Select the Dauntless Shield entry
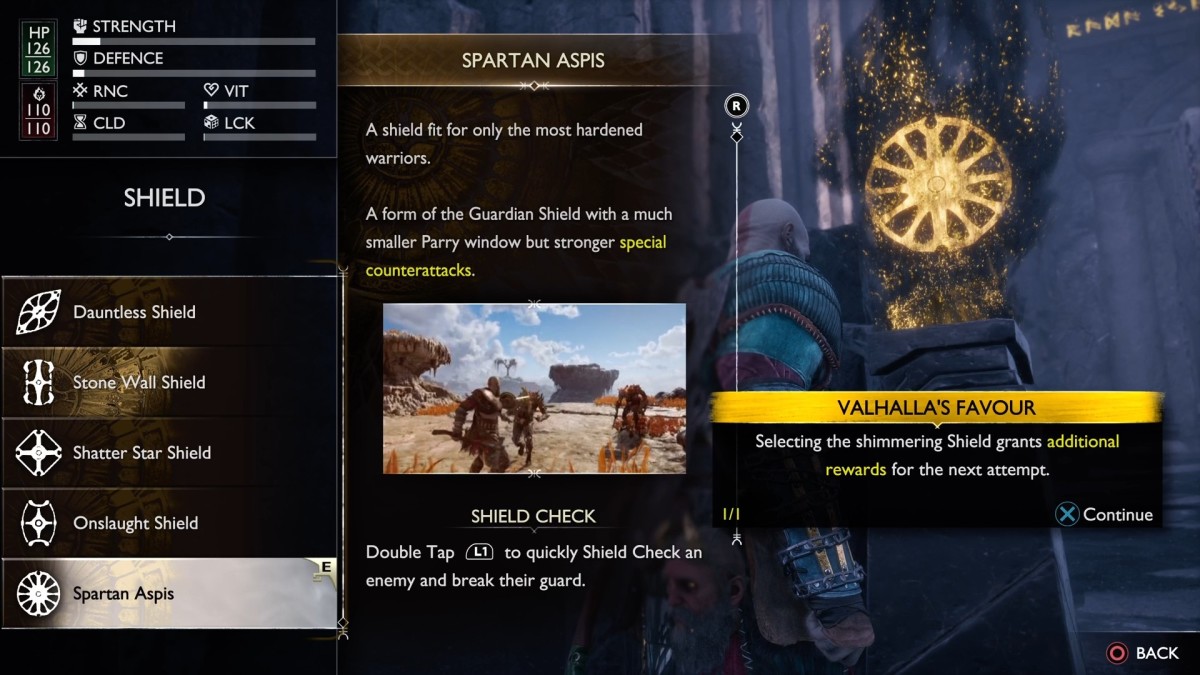This screenshot has height=675, width=1200. 168,312
